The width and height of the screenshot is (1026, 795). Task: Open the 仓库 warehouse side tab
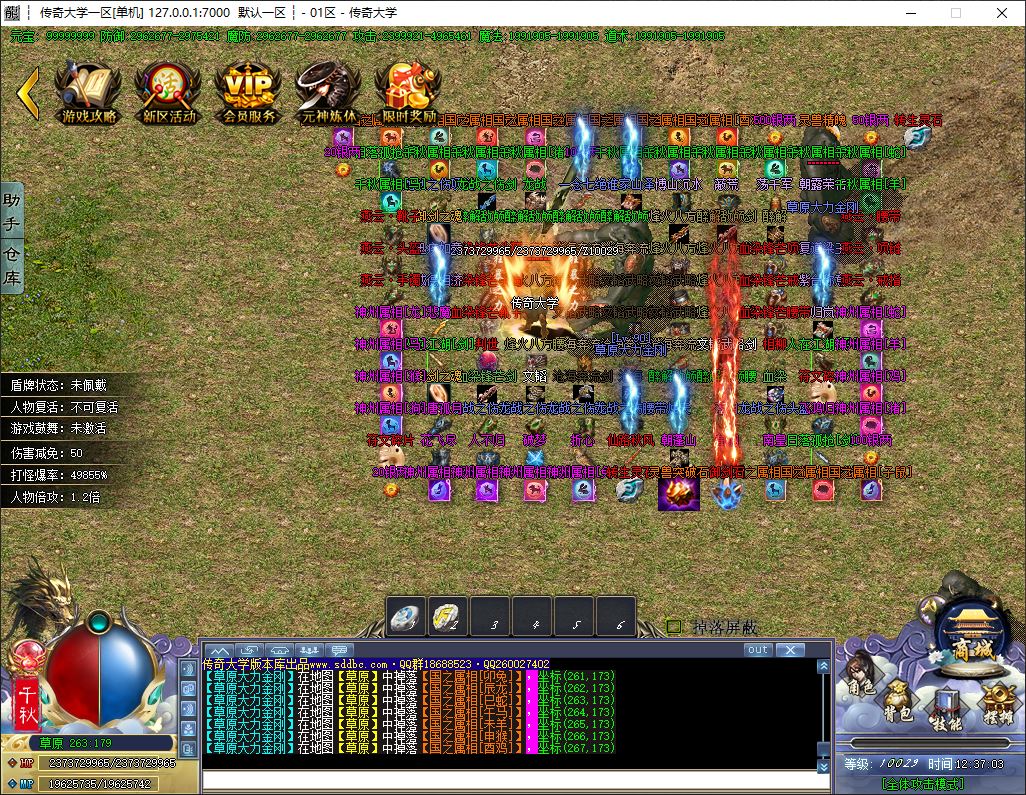tap(11, 264)
